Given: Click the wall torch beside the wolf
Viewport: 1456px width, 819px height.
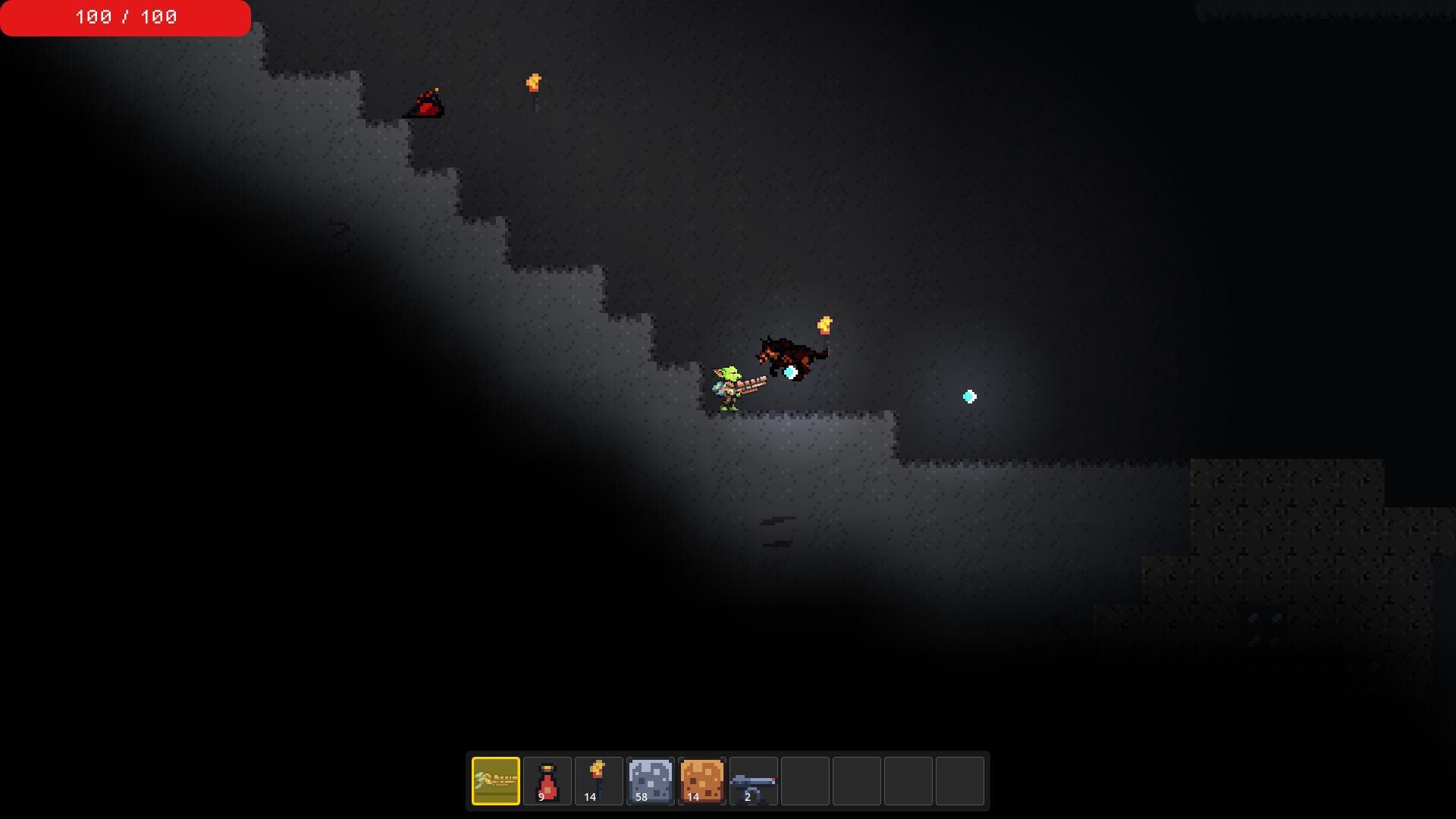Looking at the screenshot, I should click(826, 326).
